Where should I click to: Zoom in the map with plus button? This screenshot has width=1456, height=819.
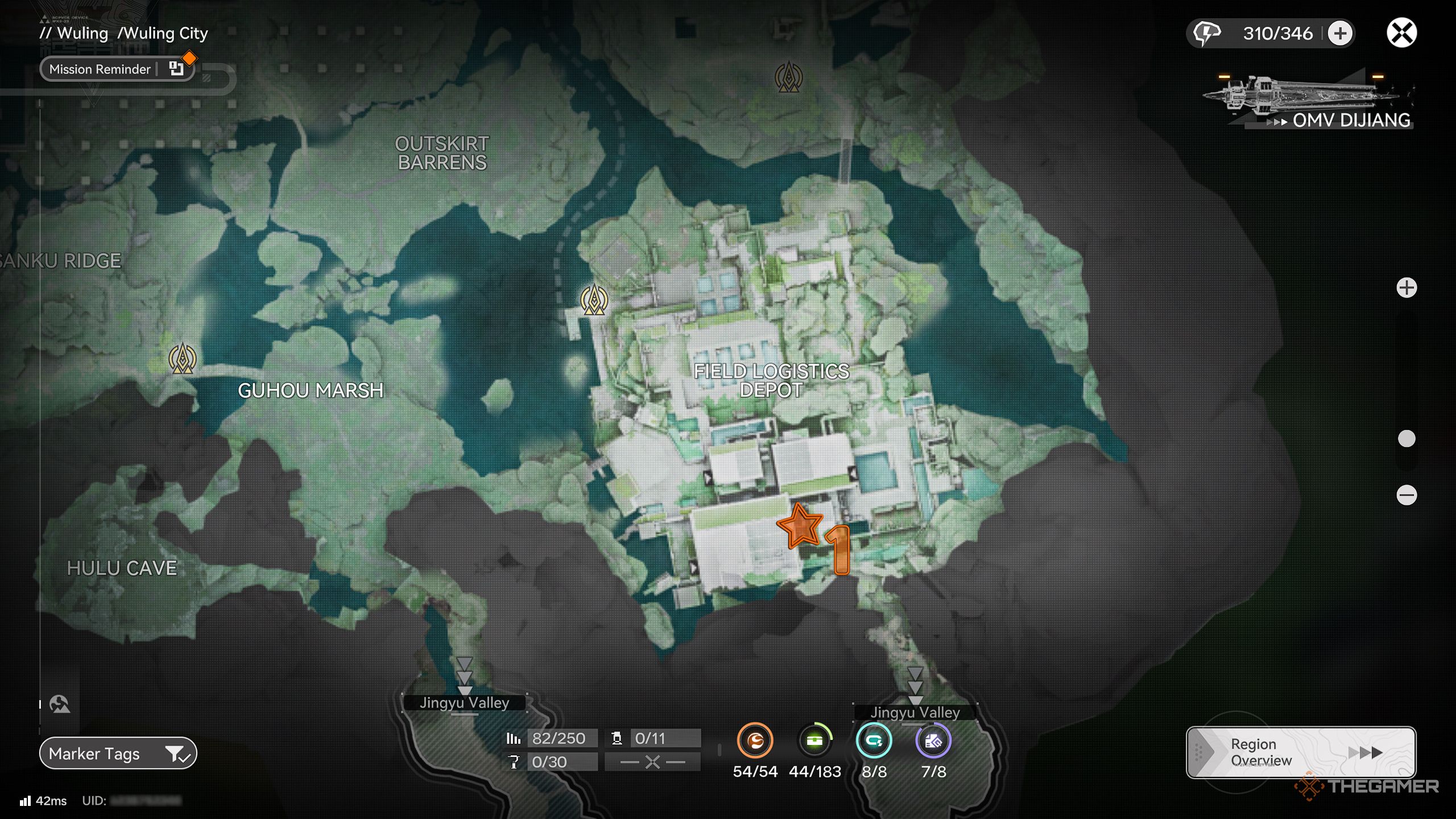(x=1407, y=288)
